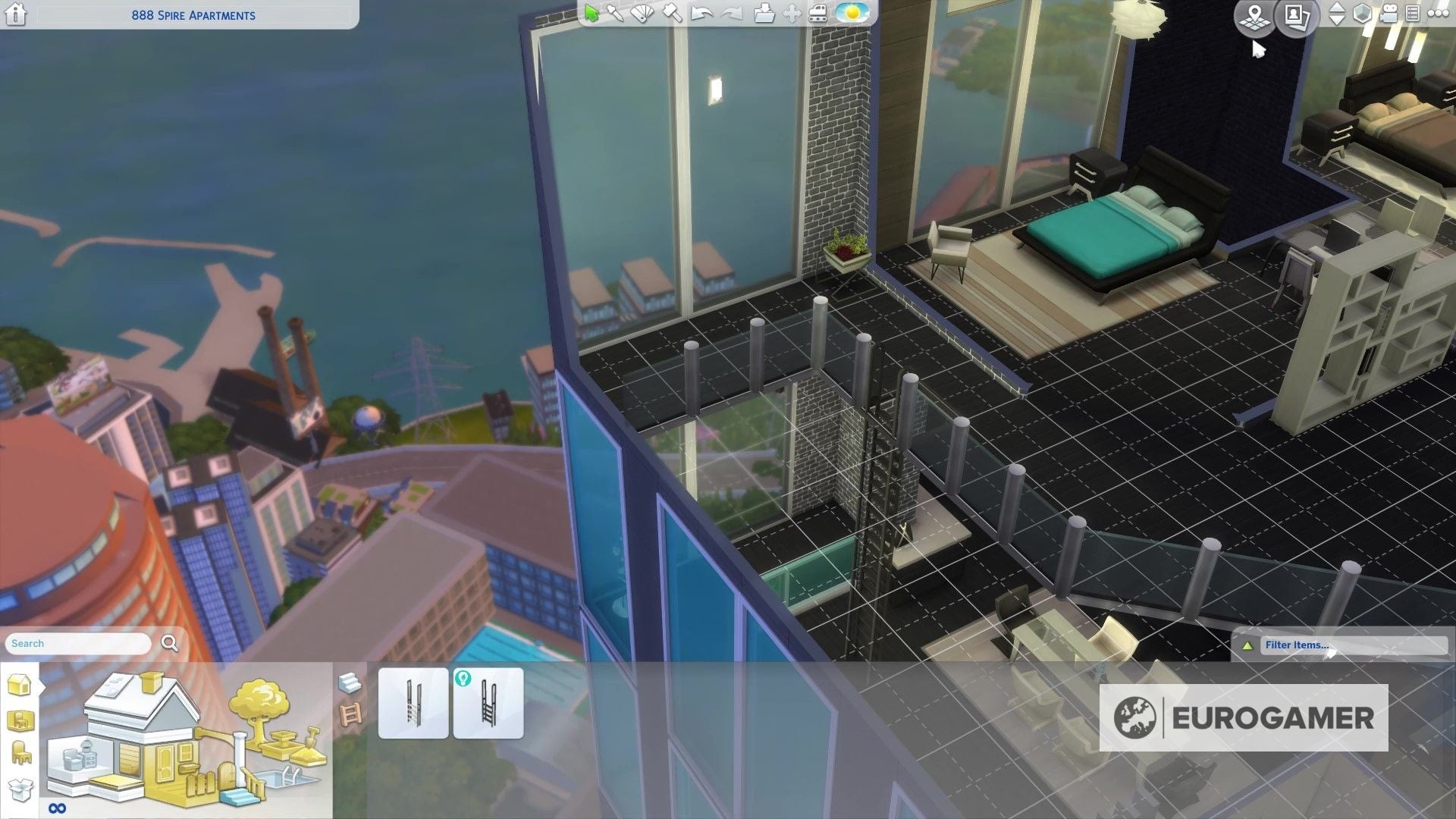The image size is (1456, 819).
Task: Toggle daylight with the sun switch
Action: pos(851,14)
